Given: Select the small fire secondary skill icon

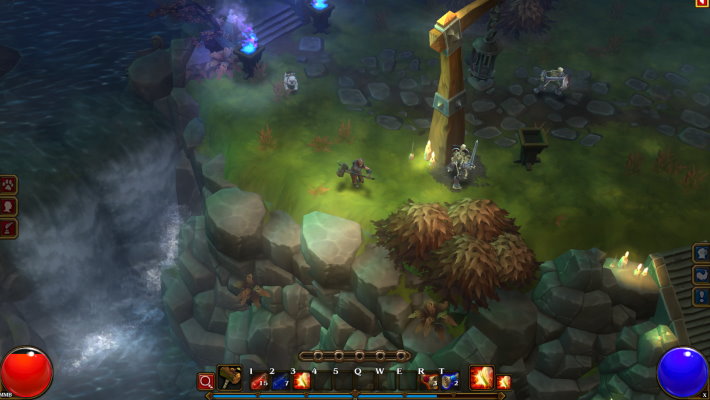Looking at the screenshot, I should pos(504,381).
